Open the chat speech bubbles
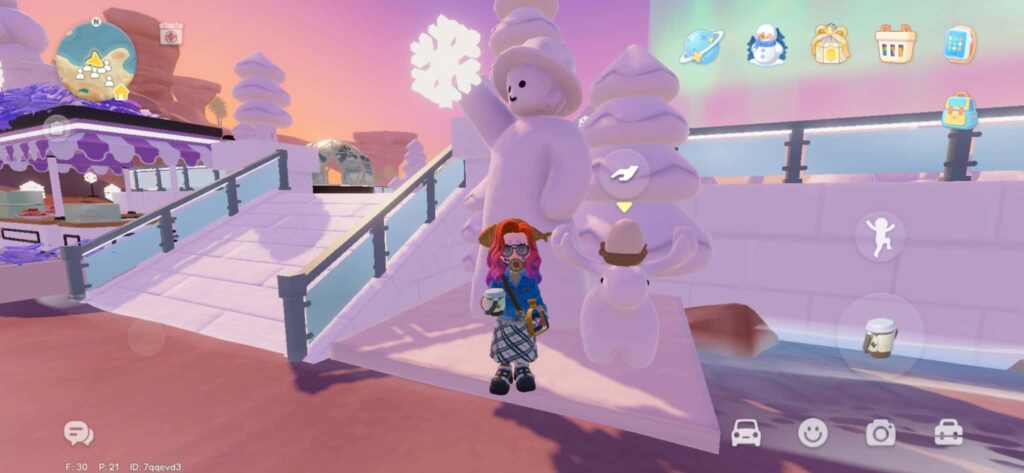The width and height of the screenshot is (1024, 473). pos(78,432)
